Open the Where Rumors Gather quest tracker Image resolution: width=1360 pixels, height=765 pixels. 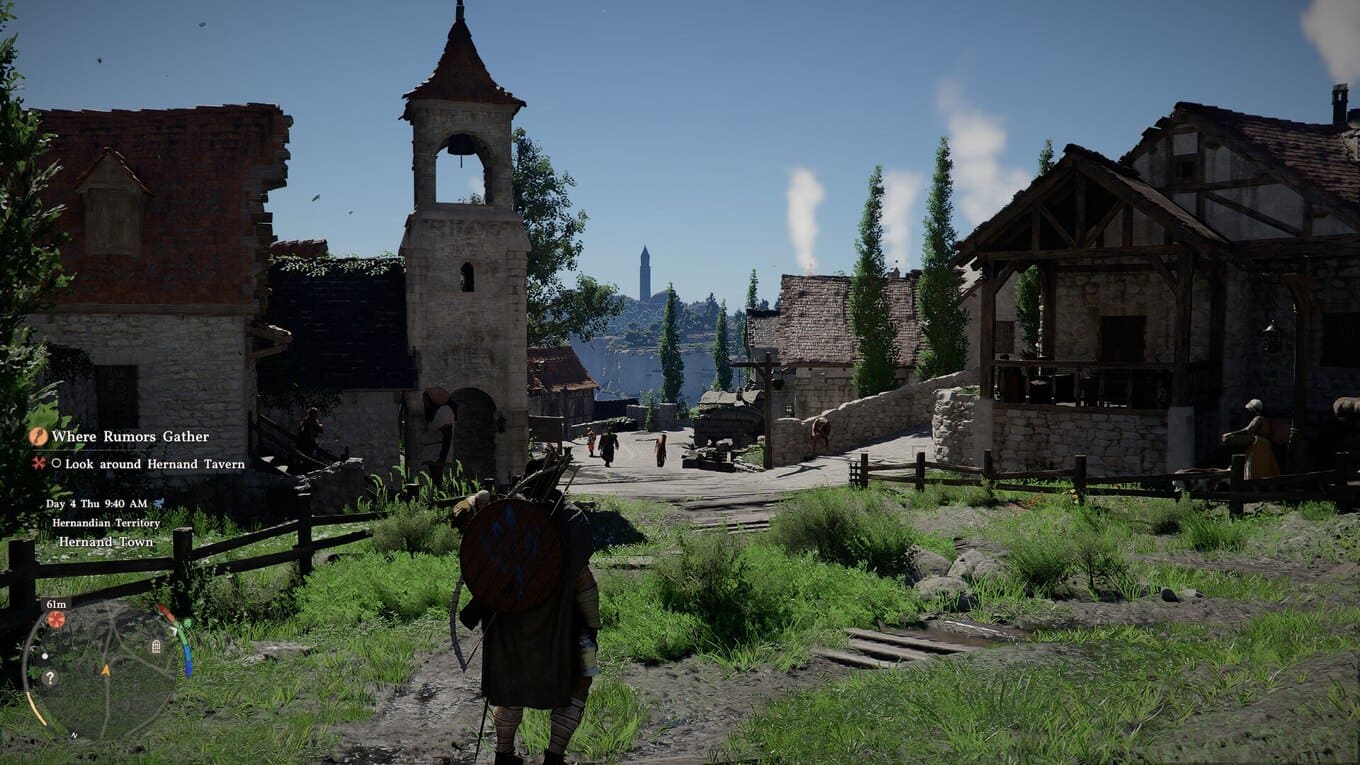pos(130,437)
